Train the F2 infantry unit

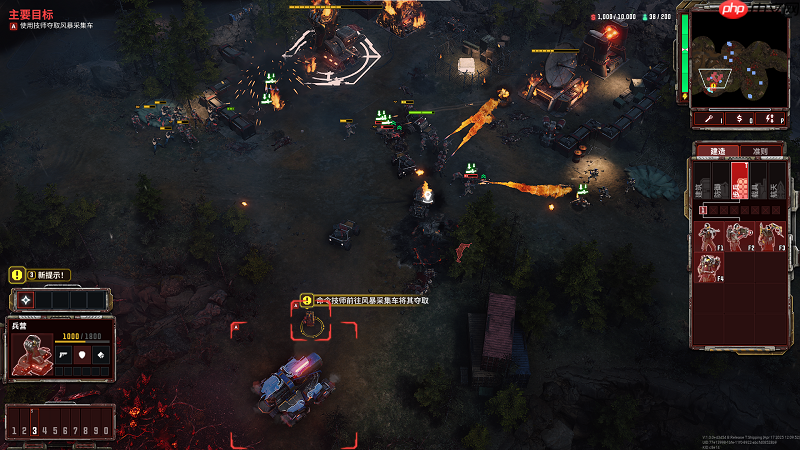click(x=742, y=237)
